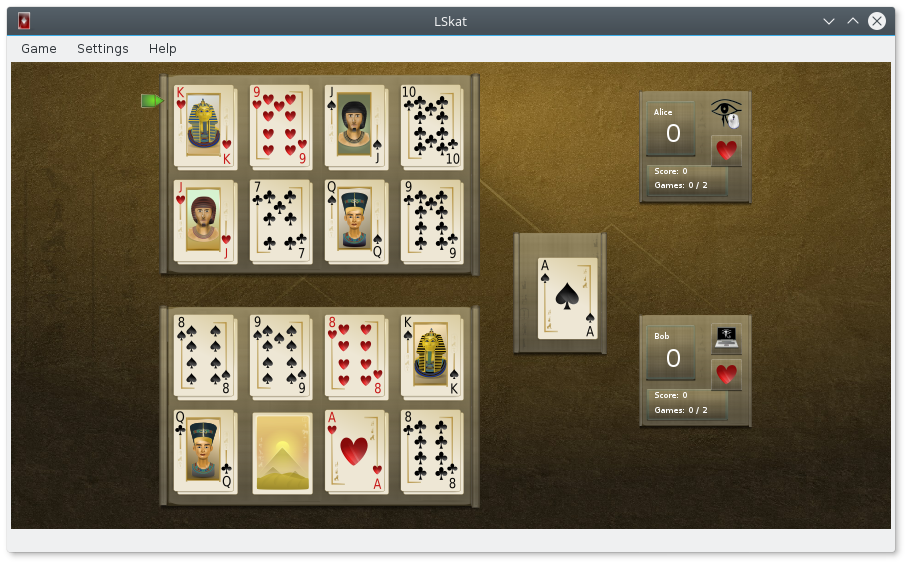
Task: Play Bob's Ace of Hearts card
Action: pos(356,452)
